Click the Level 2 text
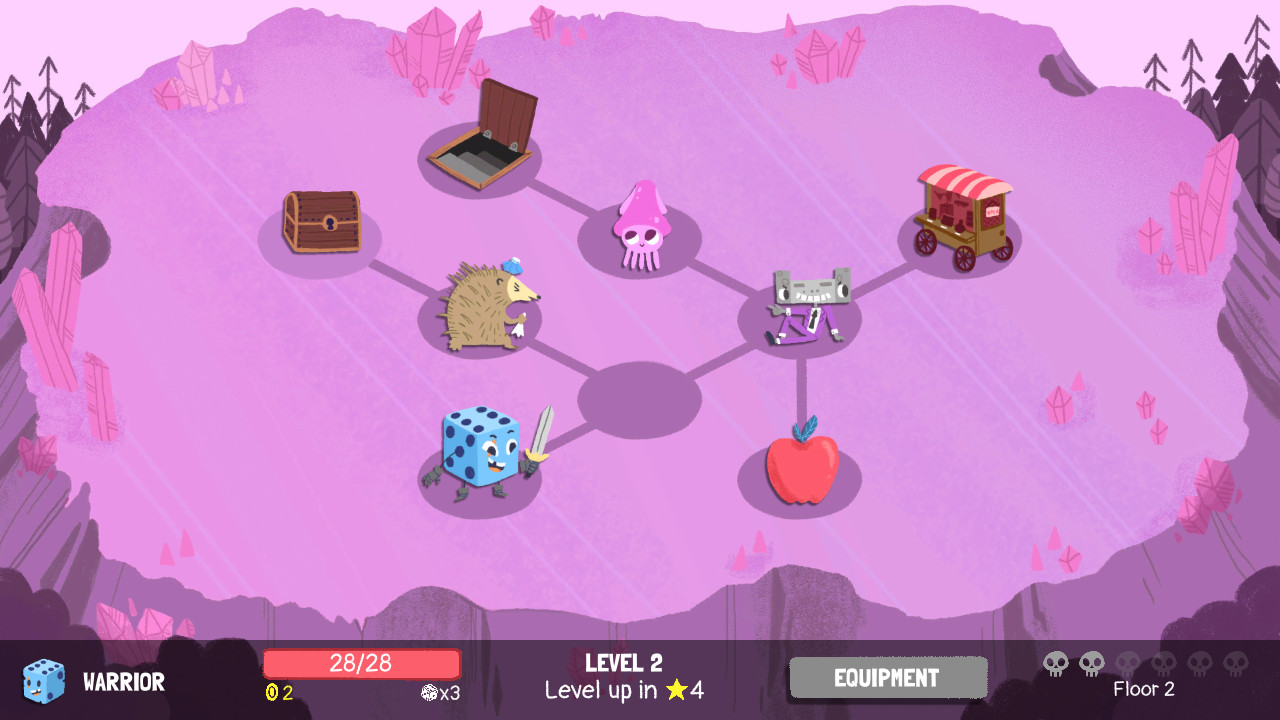The width and height of the screenshot is (1280, 720). (x=622, y=663)
